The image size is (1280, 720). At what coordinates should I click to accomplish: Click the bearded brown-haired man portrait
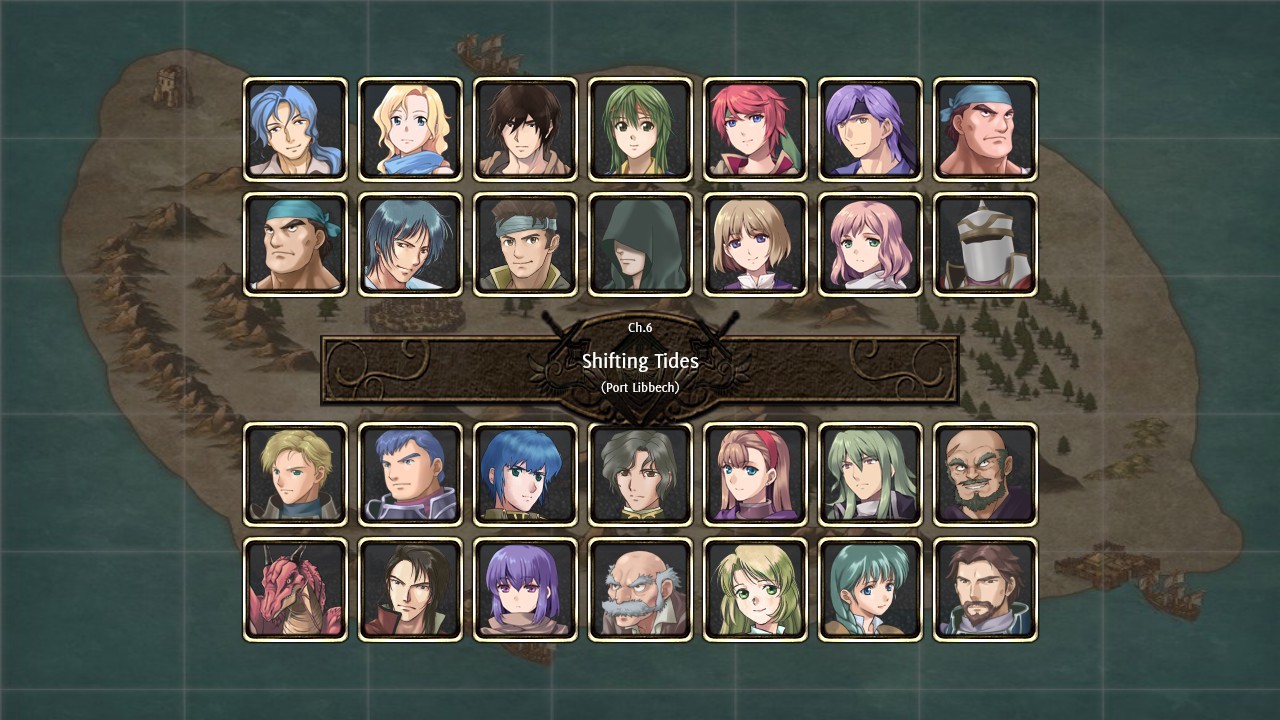[x=985, y=587]
